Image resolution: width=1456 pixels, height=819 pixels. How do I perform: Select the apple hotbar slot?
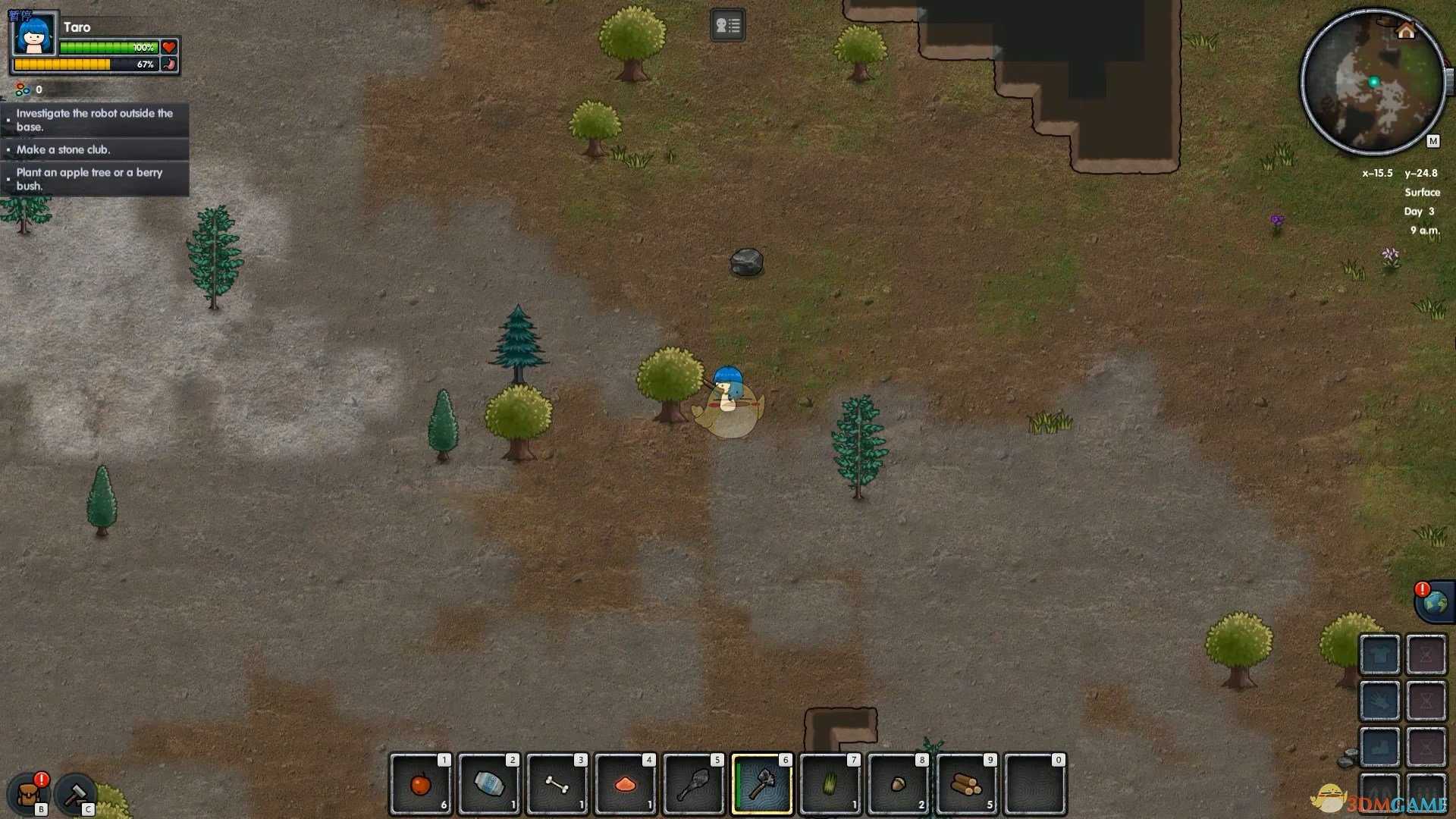pos(421,784)
